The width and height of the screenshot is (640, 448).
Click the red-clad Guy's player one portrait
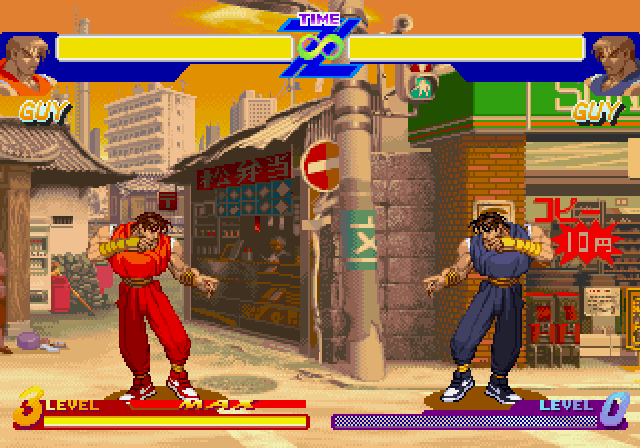pyautogui.click(x=23, y=63)
